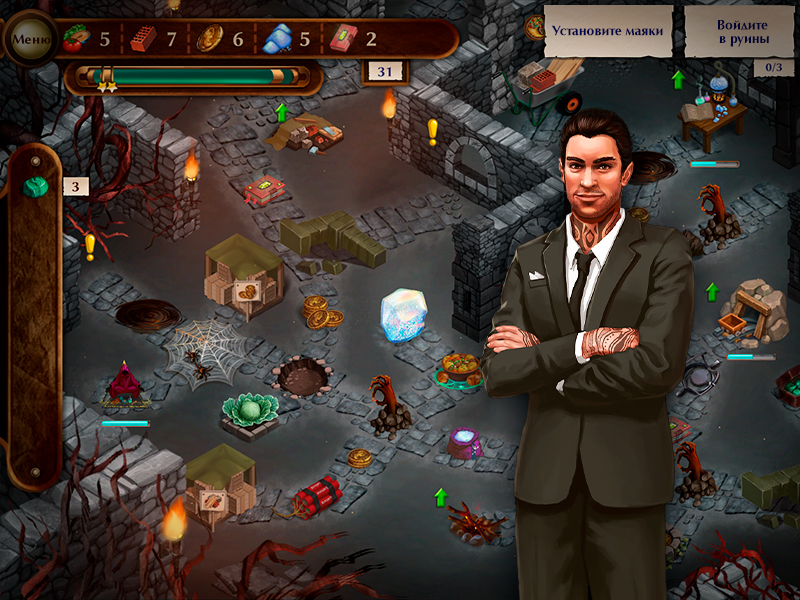This screenshot has height=600, width=800.
Task: Click the green gem bonus in side panel
Action: 37,187
